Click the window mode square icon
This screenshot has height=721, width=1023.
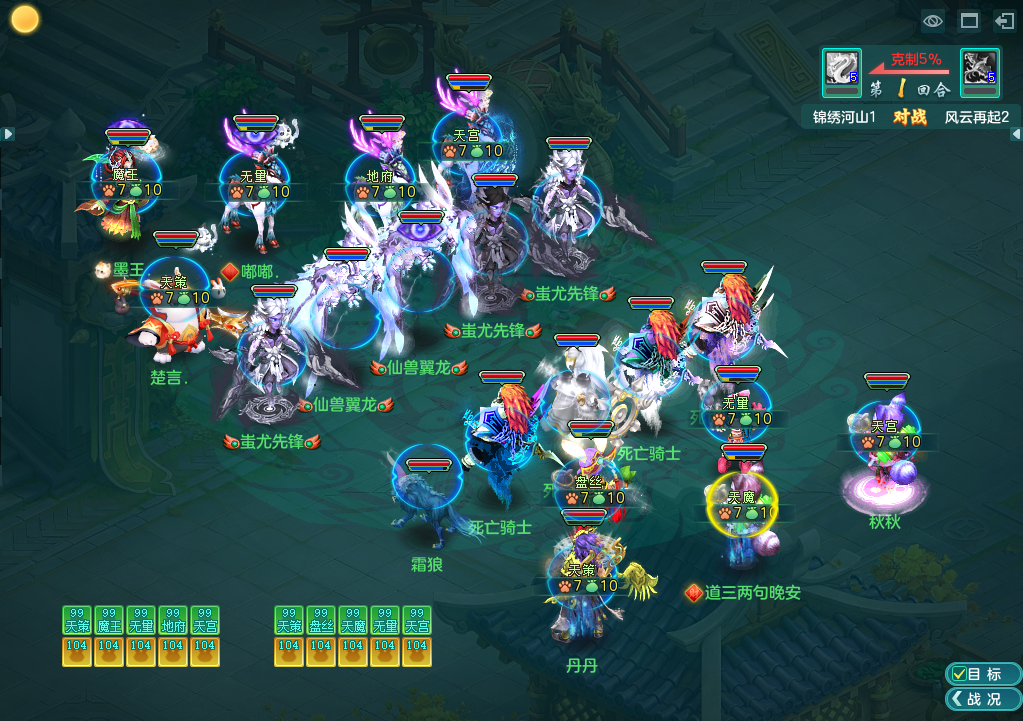click(x=969, y=21)
